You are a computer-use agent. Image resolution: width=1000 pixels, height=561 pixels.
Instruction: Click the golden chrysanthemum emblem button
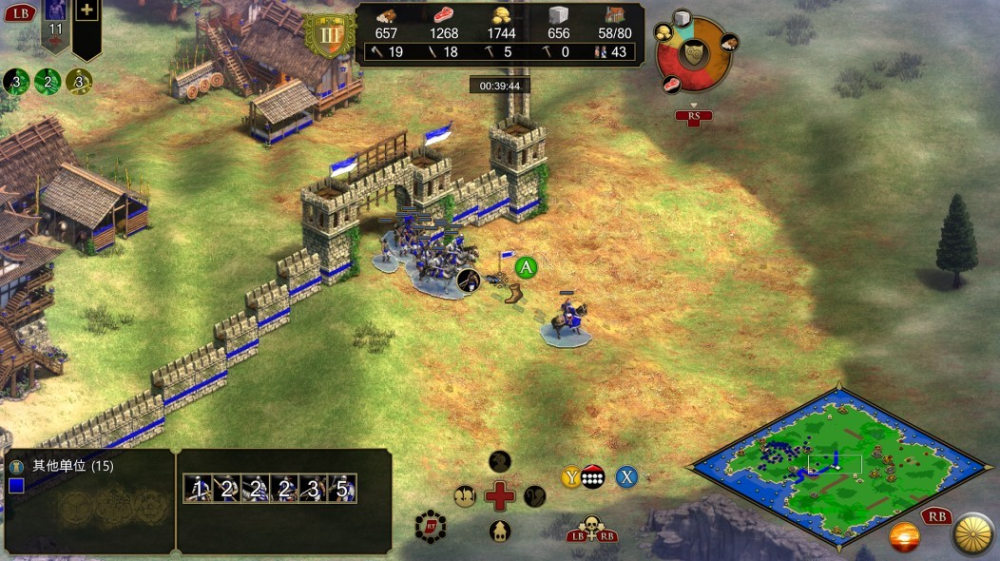point(972,534)
